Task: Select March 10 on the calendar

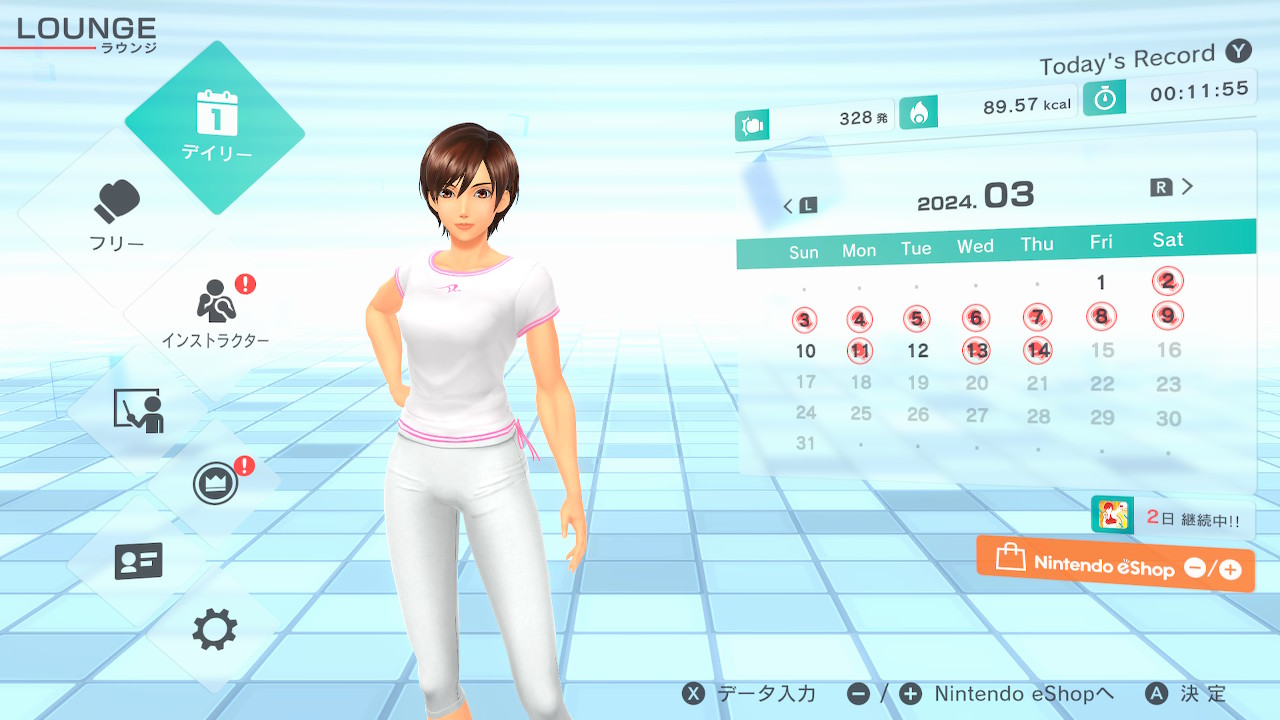Action: [805, 351]
